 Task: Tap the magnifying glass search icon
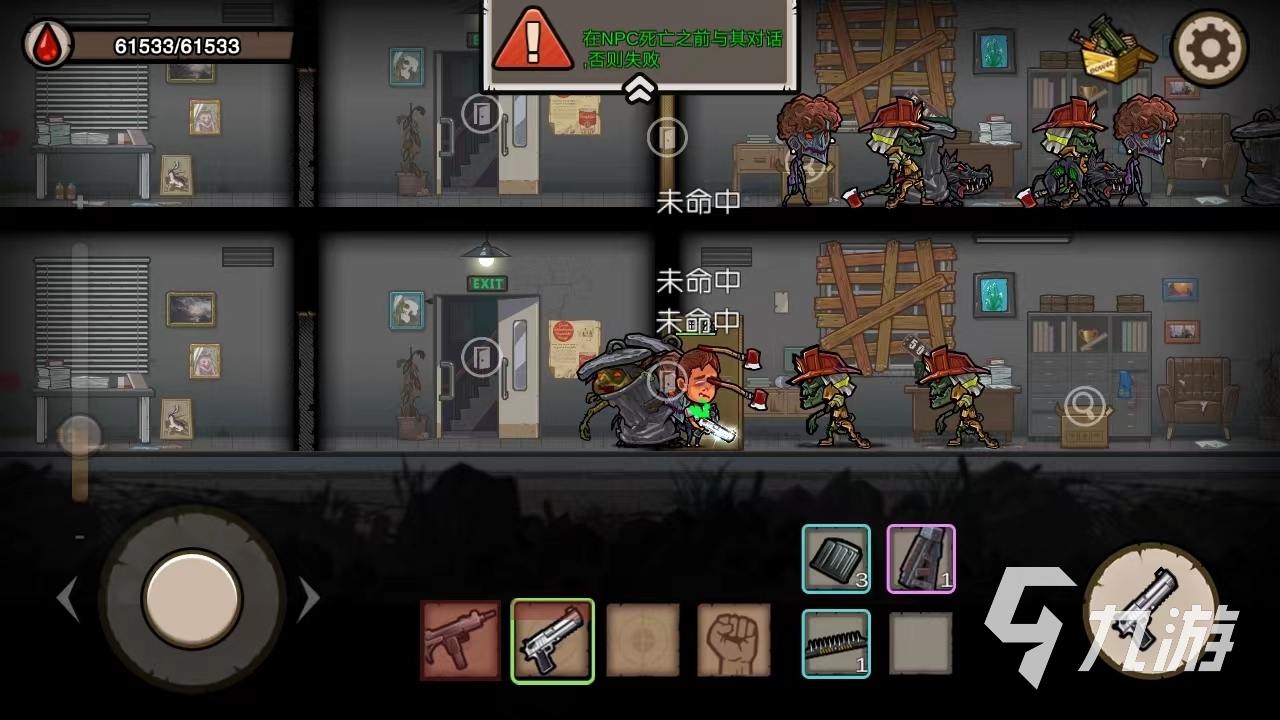1083,405
